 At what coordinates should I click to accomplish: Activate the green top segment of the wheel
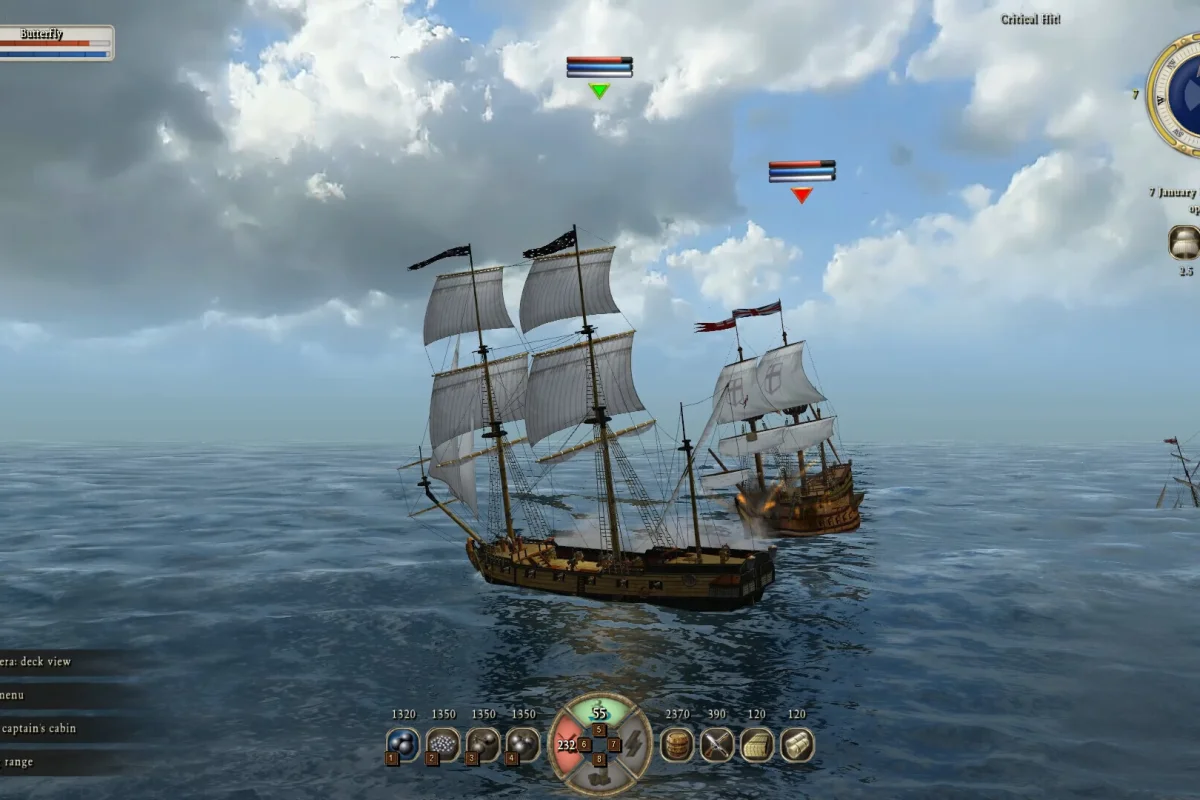(x=599, y=712)
